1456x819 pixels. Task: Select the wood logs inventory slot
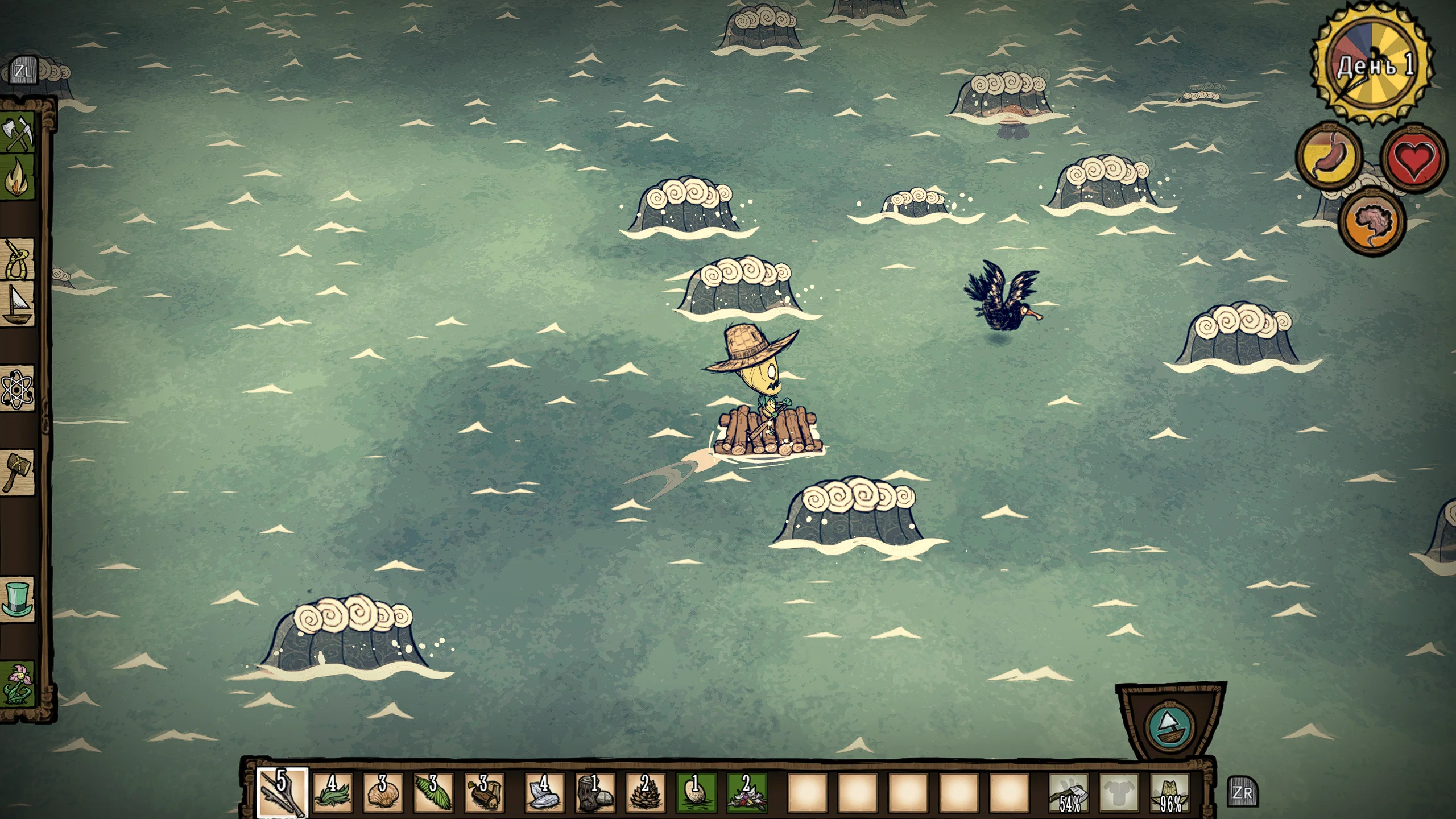[483, 792]
